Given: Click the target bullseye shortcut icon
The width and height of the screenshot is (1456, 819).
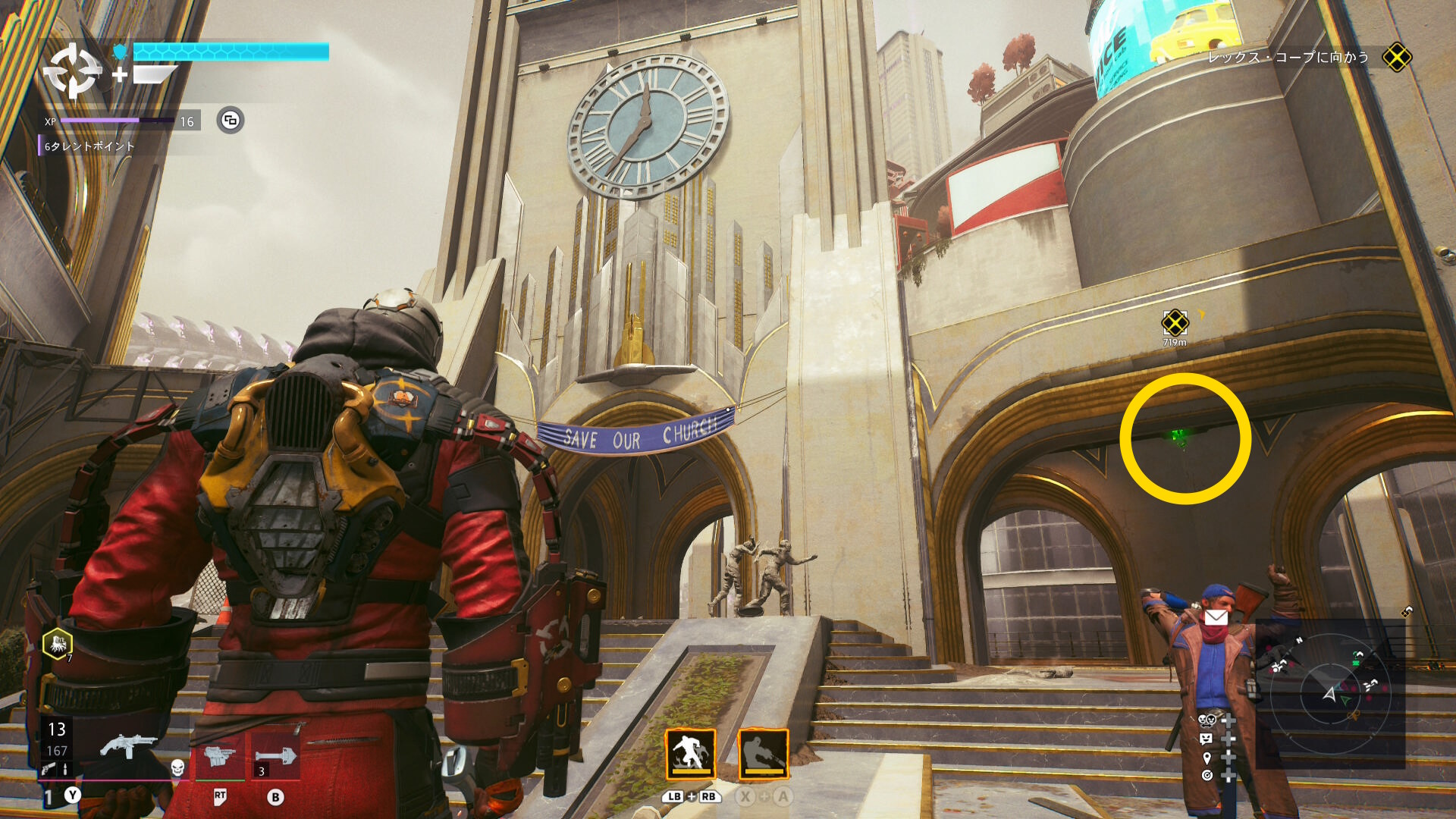Looking at the screenshot, I should click(1207, 775).
